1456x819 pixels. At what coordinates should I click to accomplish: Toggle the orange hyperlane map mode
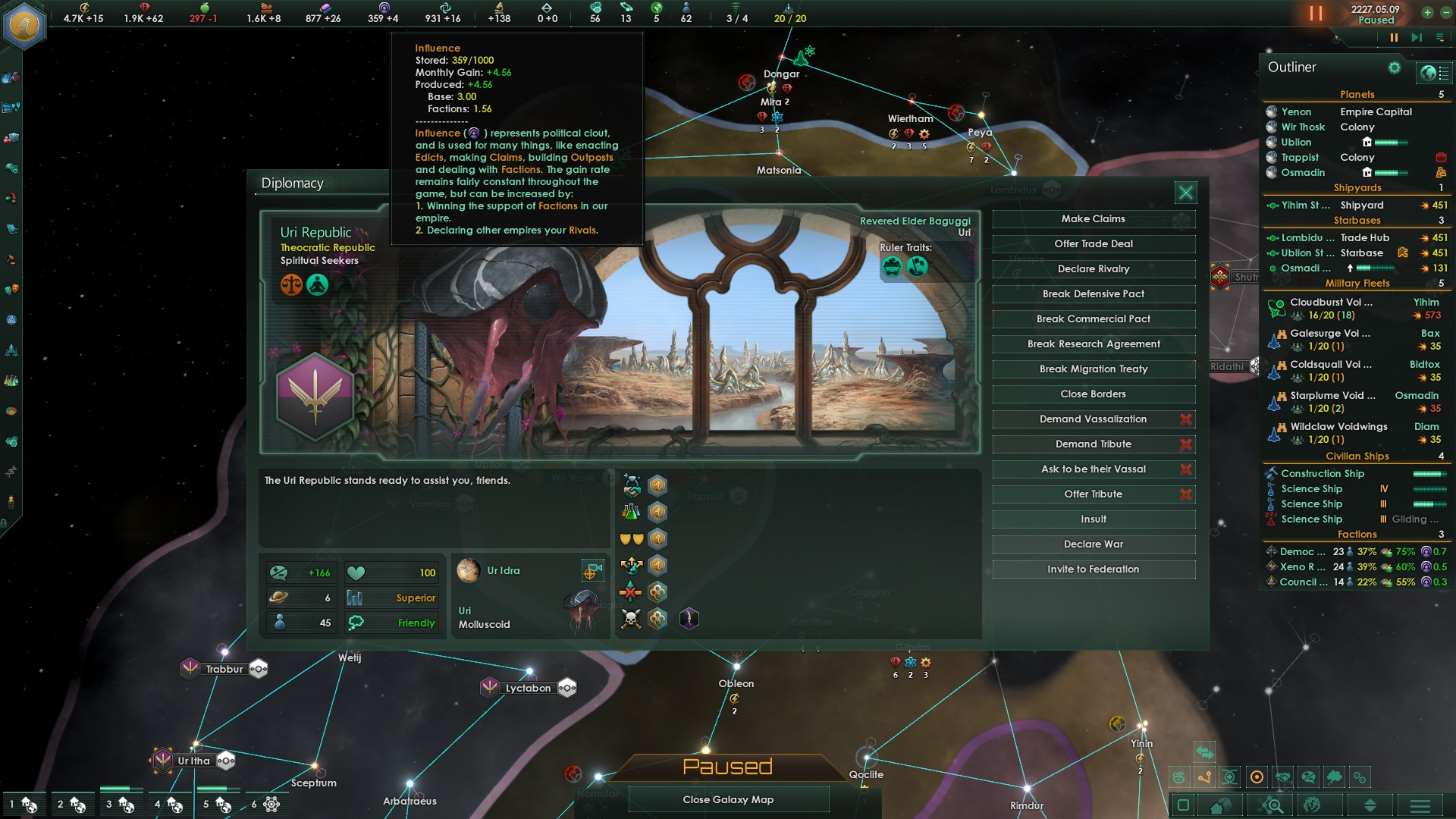click(1204, 777)
